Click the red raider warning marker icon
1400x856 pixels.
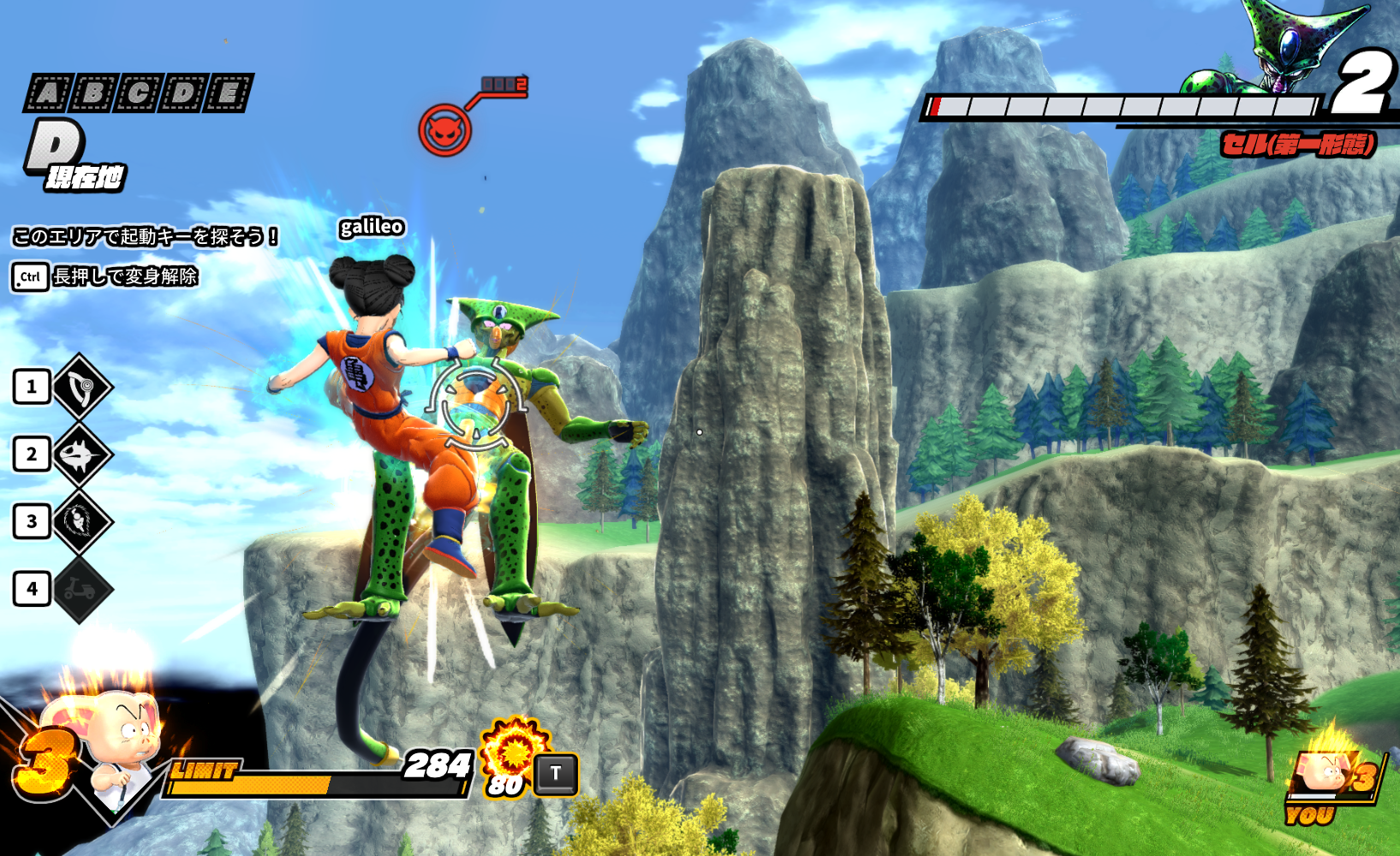coord(444,130)
